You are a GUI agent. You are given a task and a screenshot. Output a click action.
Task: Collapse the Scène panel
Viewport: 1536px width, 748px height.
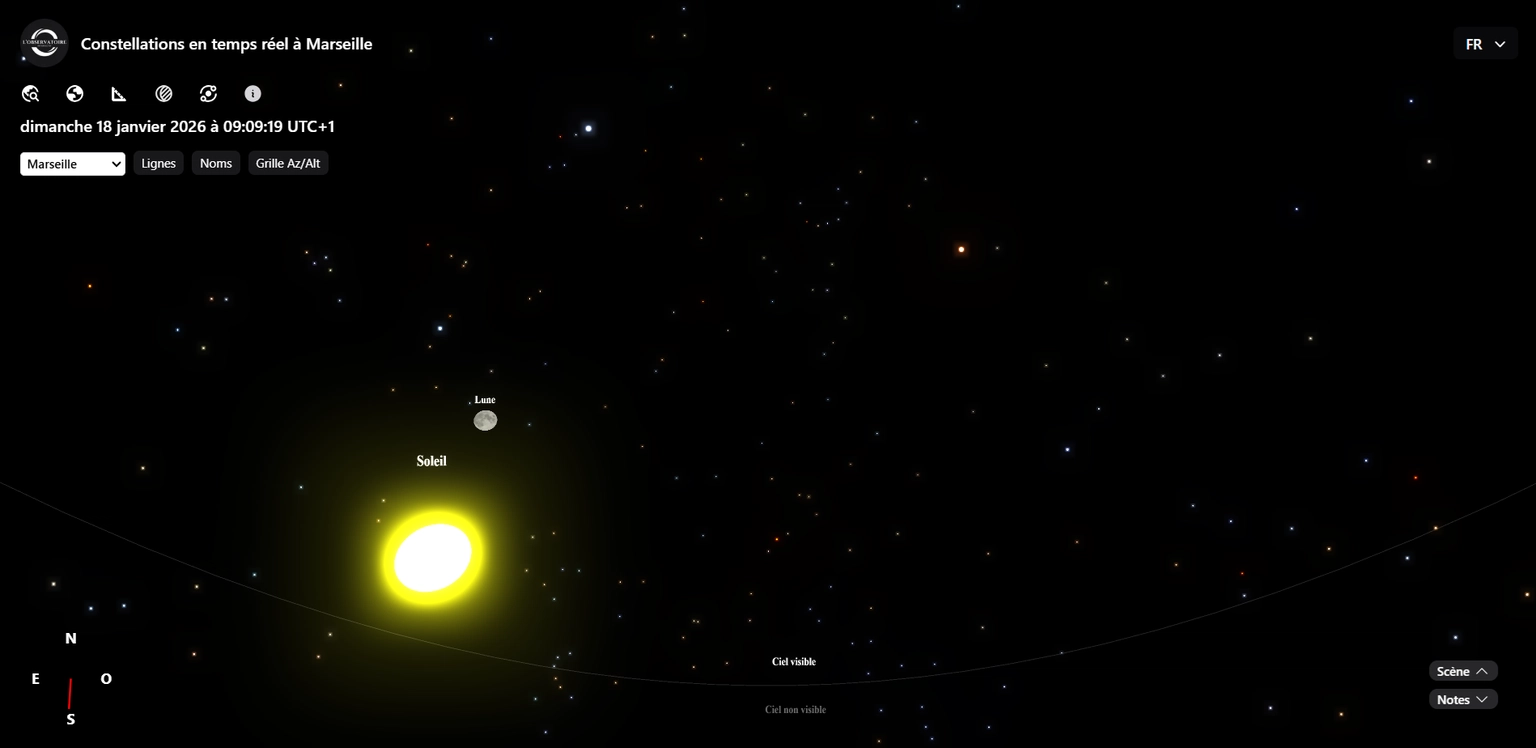click(1462, 671)
